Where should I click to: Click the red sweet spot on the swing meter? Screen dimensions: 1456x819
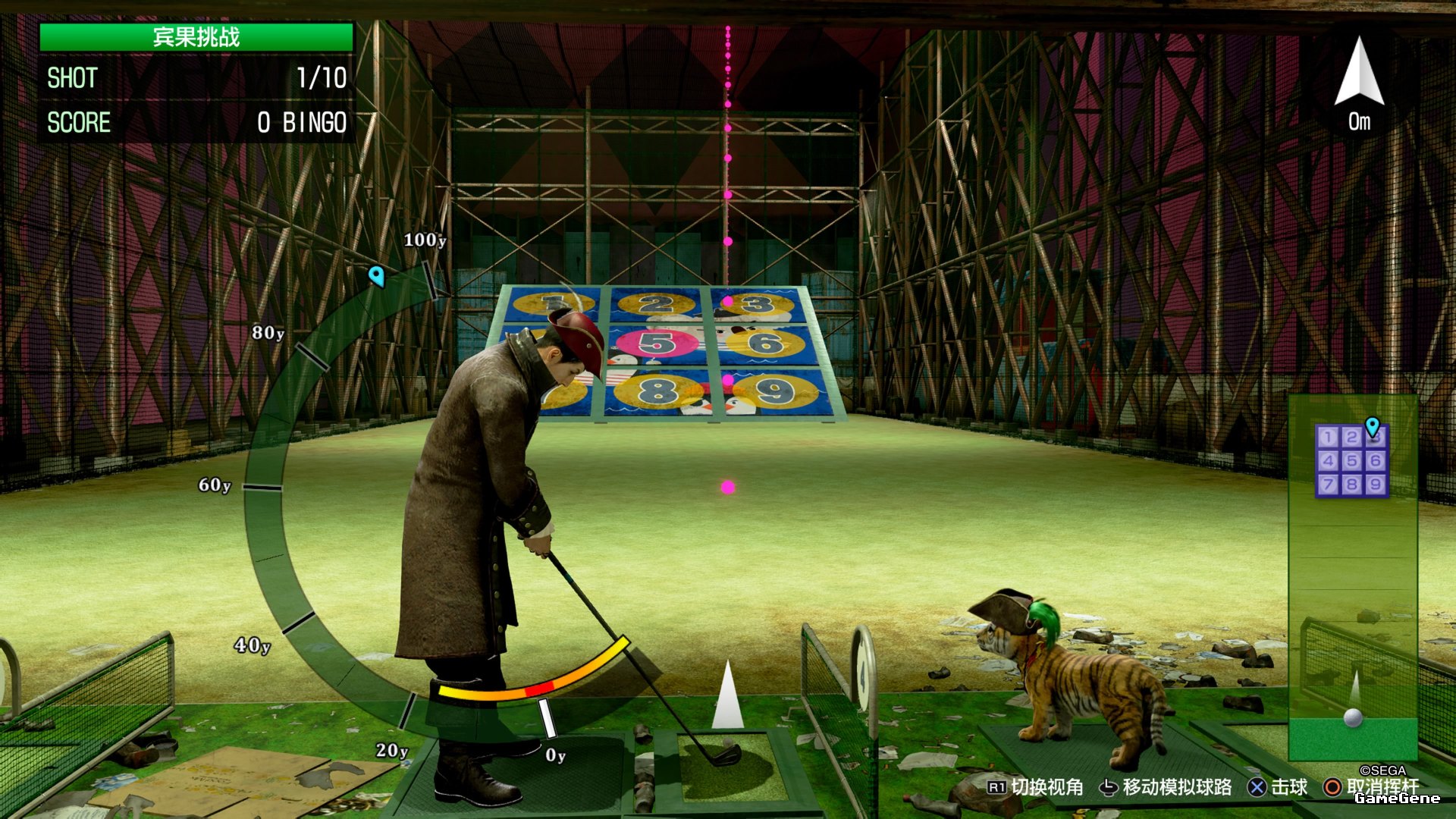pos(540,689)
